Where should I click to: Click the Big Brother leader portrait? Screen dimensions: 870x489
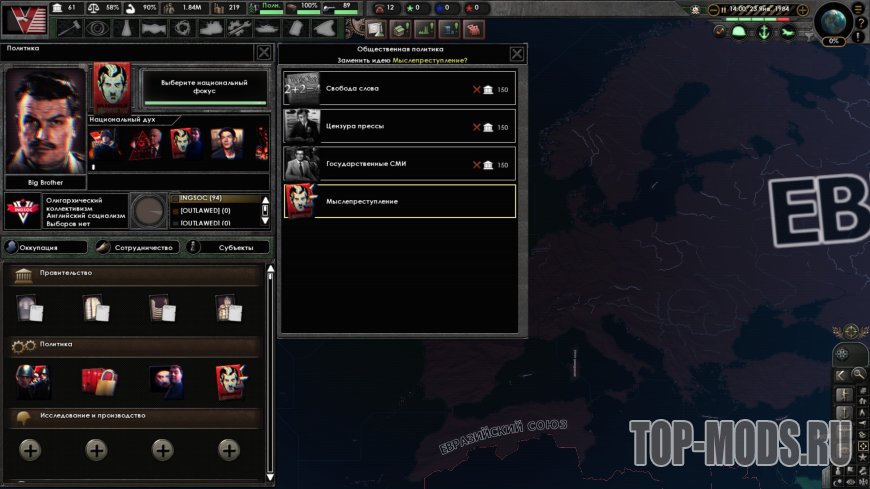pos(46,121)
